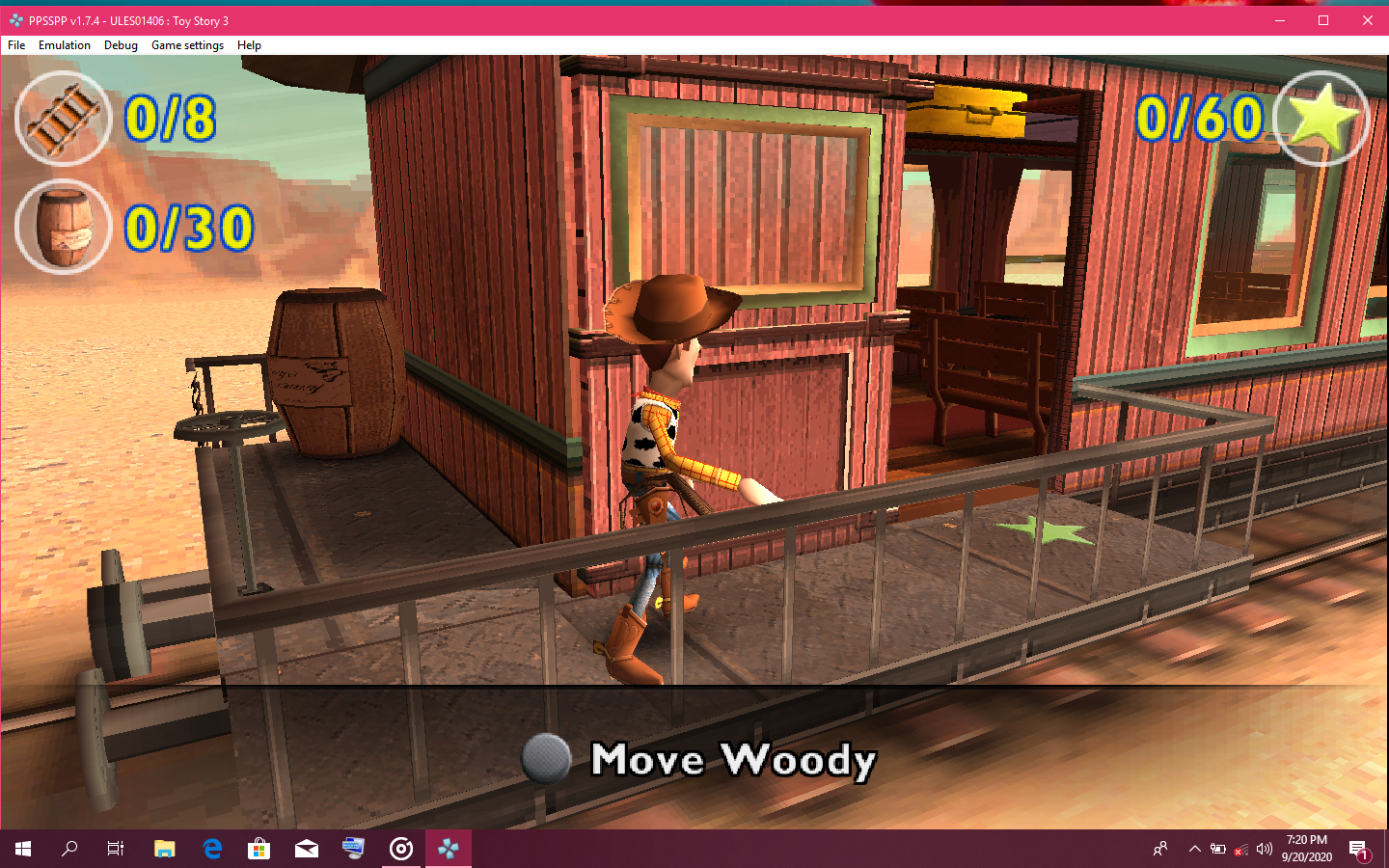Click the 0/60 star progress counter

[1196, 119]
